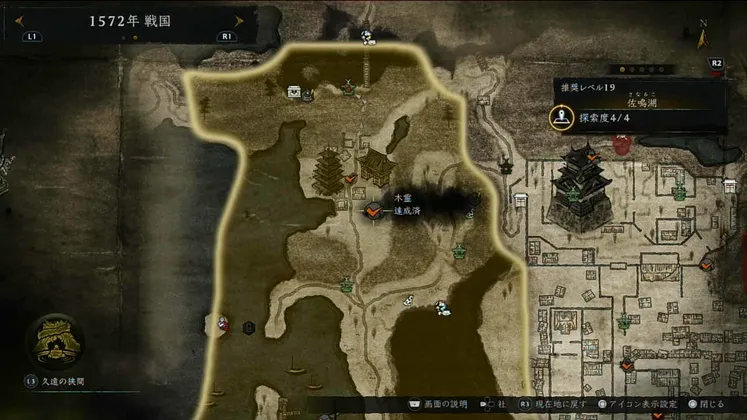Select the treasure chest marker on map
Viewport: 747px width, 420px height.
(294, 92)
